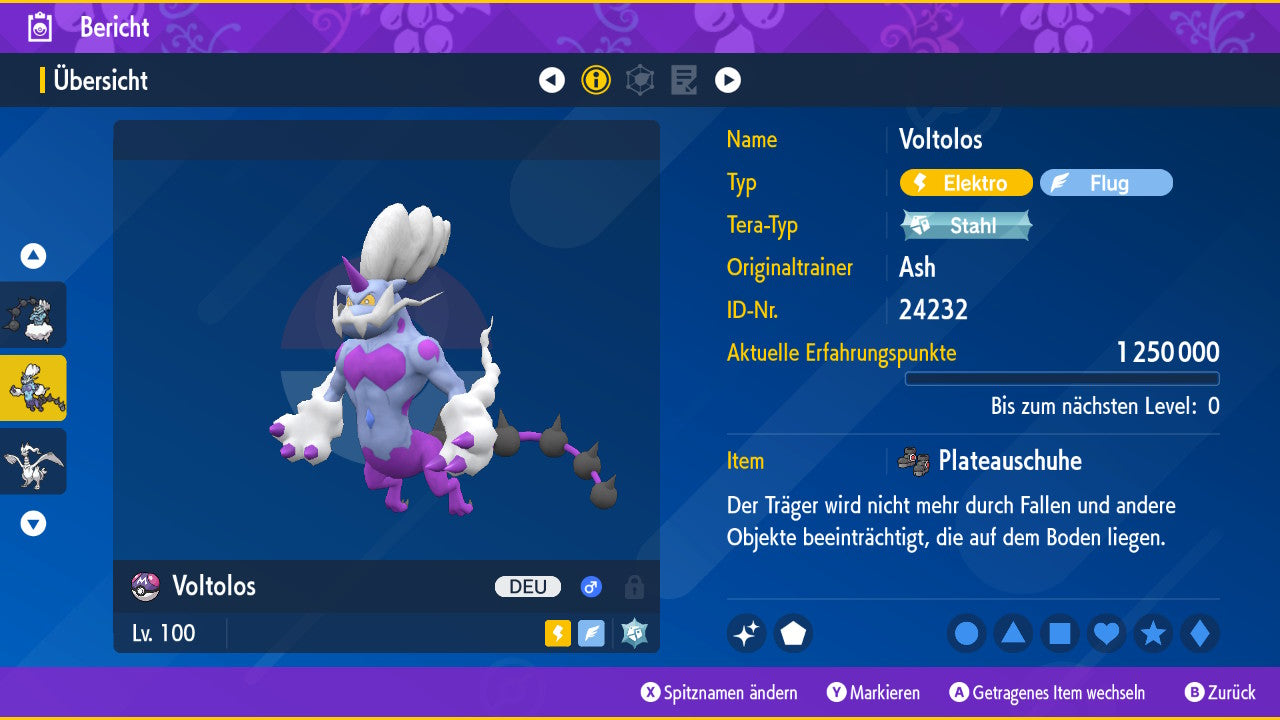The image size is (1280, 720).
Task: Select the Plateauschuhe held item
Action: [1009, 461]
